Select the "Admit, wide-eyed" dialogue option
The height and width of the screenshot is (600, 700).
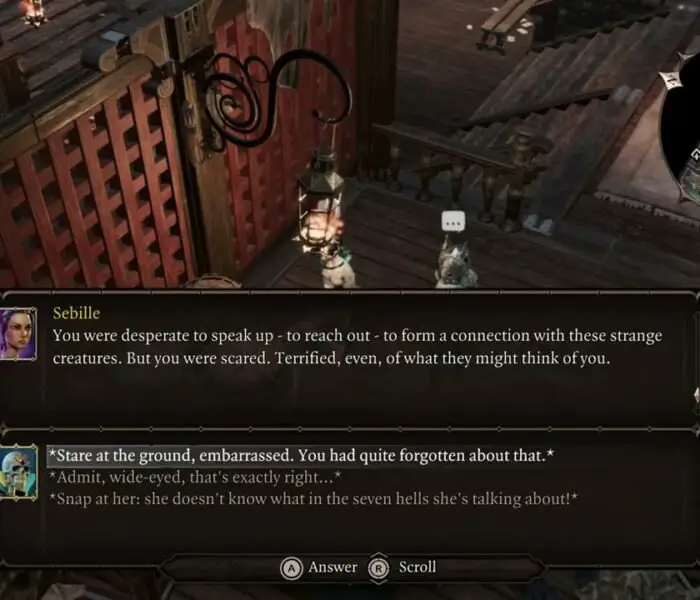click(195, 477)
